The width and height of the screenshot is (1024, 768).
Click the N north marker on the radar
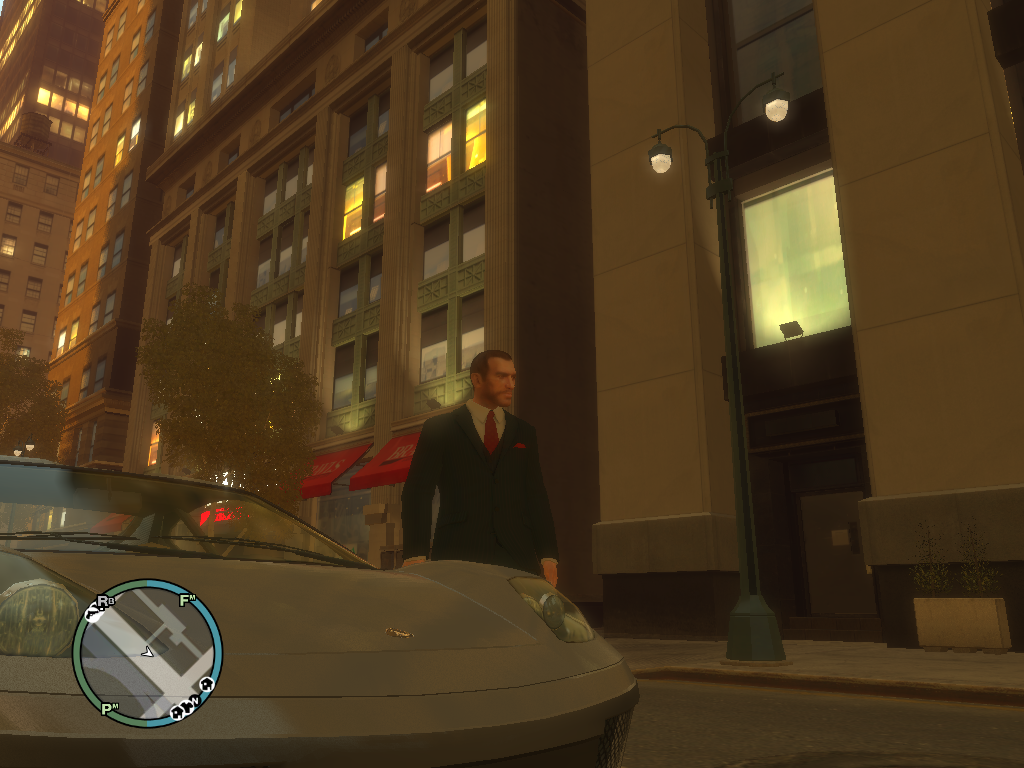coord(195,700)
